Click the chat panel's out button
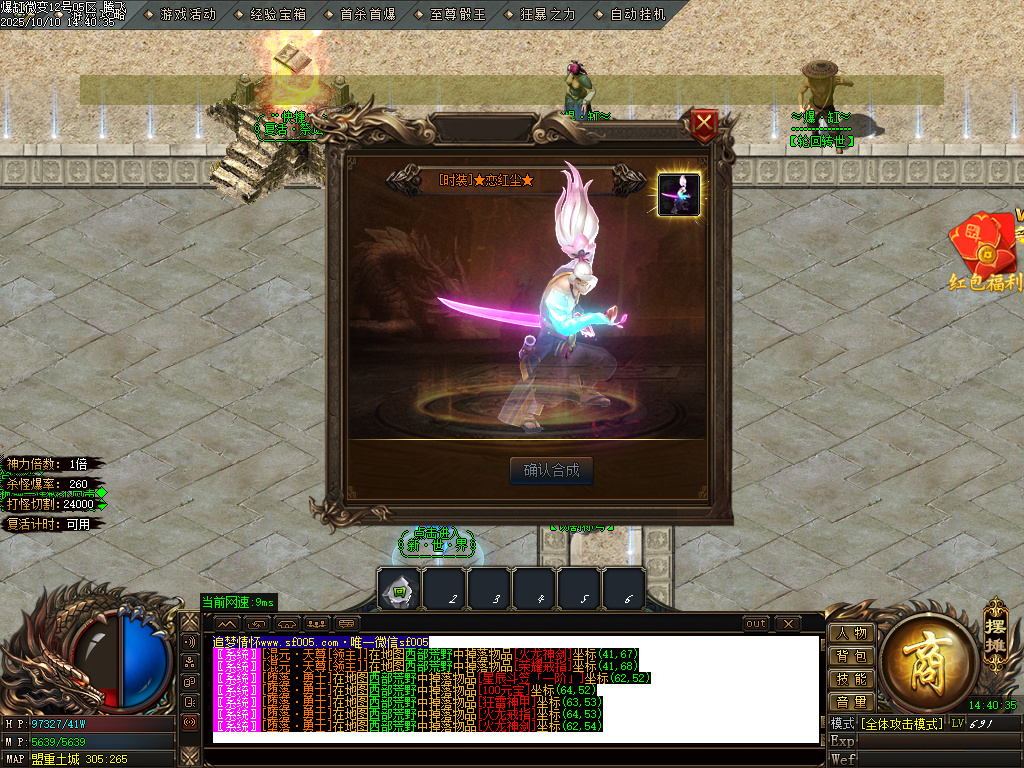Screen dimensions: 1024x768 [757, 624]
